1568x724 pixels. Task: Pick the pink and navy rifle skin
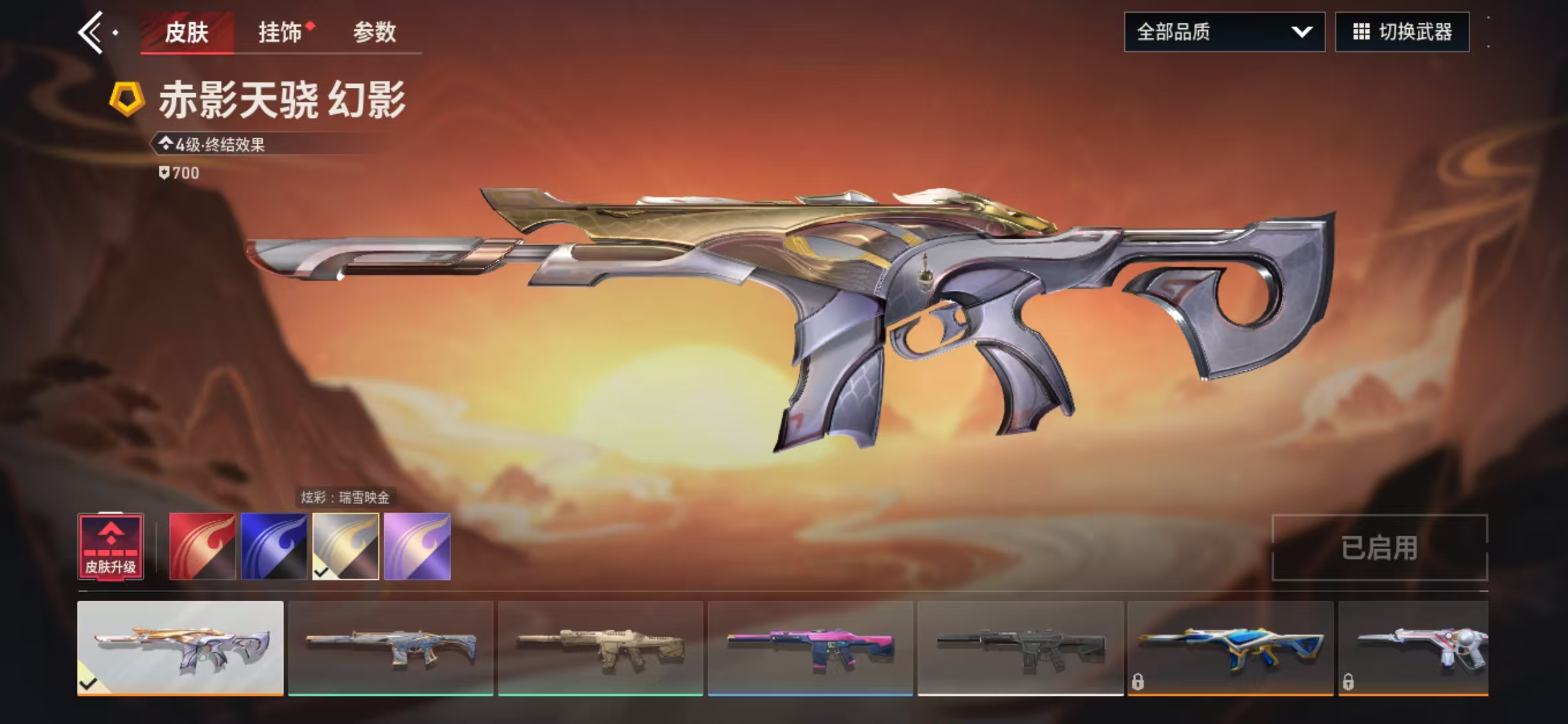click(810, 648)
